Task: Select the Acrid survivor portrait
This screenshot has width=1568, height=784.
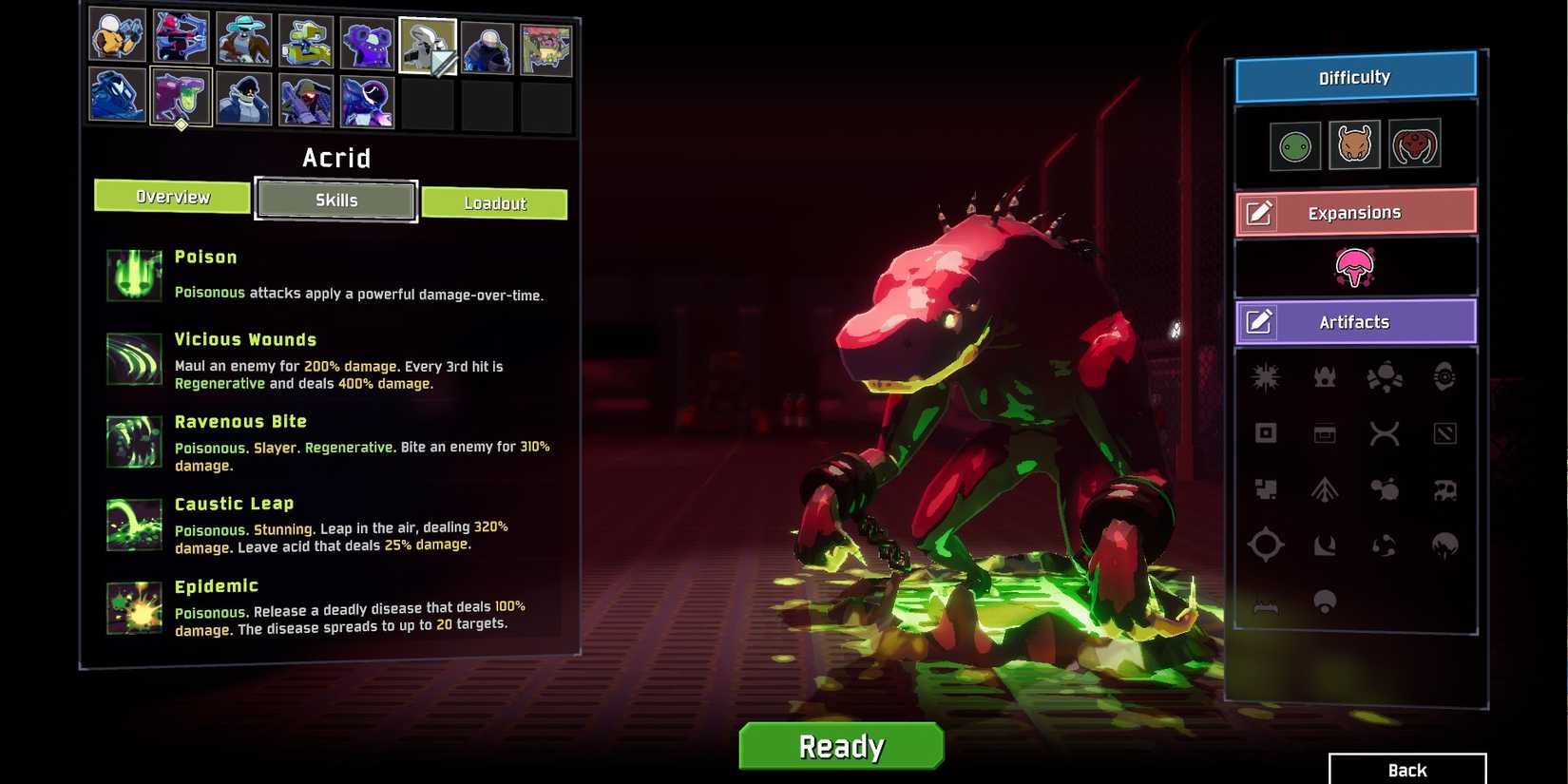Action: pos(182,98)
